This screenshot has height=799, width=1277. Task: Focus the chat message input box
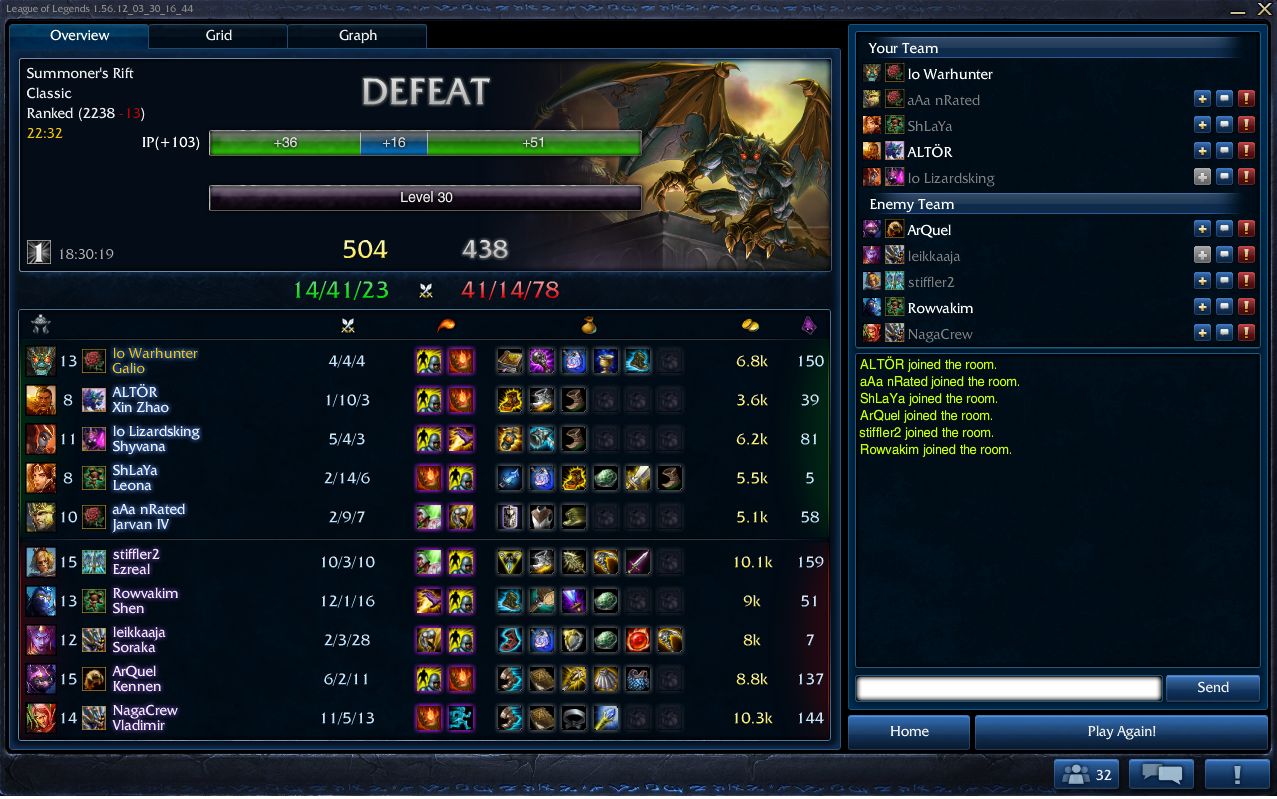click(1008, 688)
